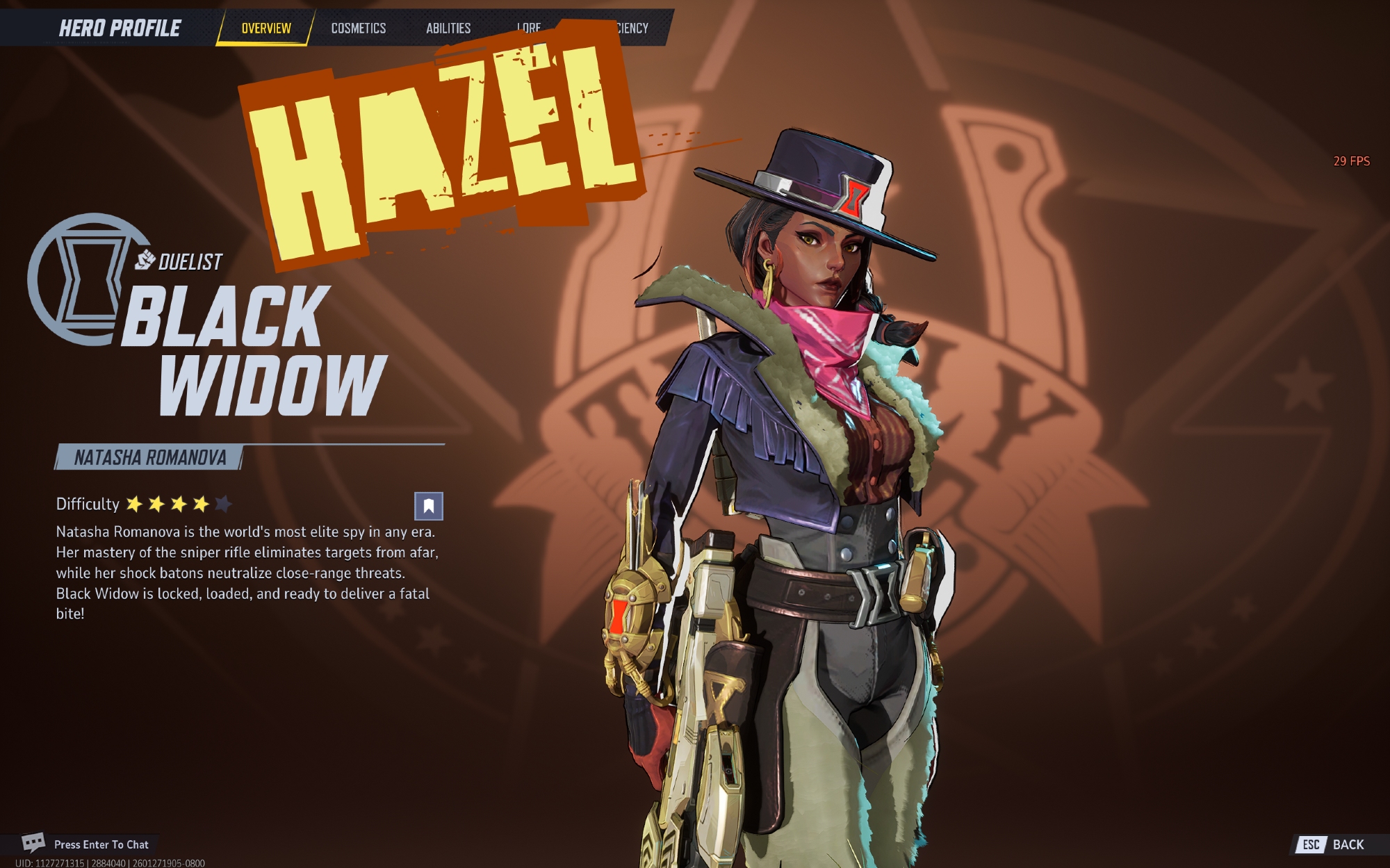Viewport: 1390px width, 868px height.
Task: Switch to the Overview tab
Action: (x=265, y=28)
